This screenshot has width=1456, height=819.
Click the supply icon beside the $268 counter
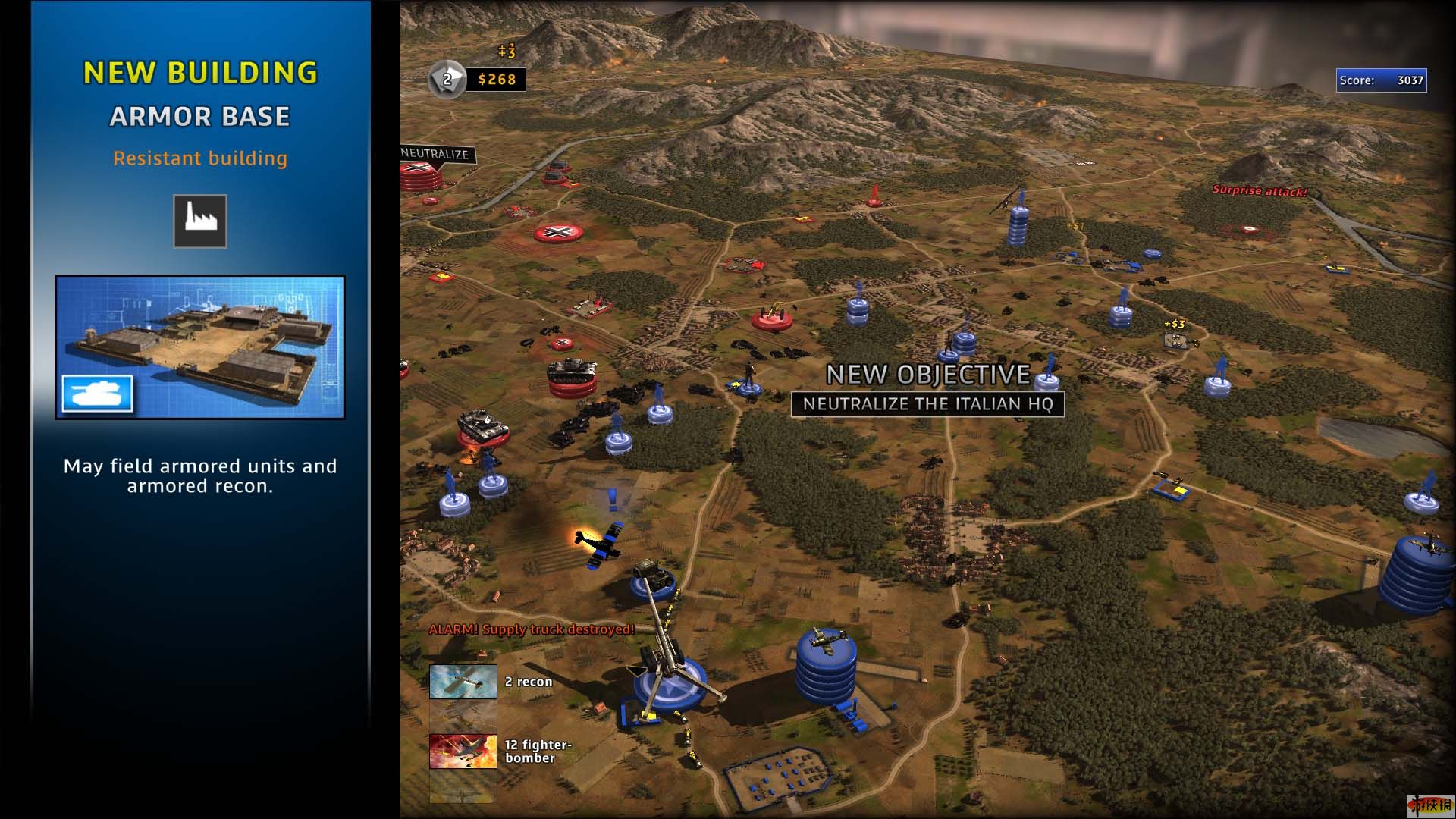tap(447, 79)
